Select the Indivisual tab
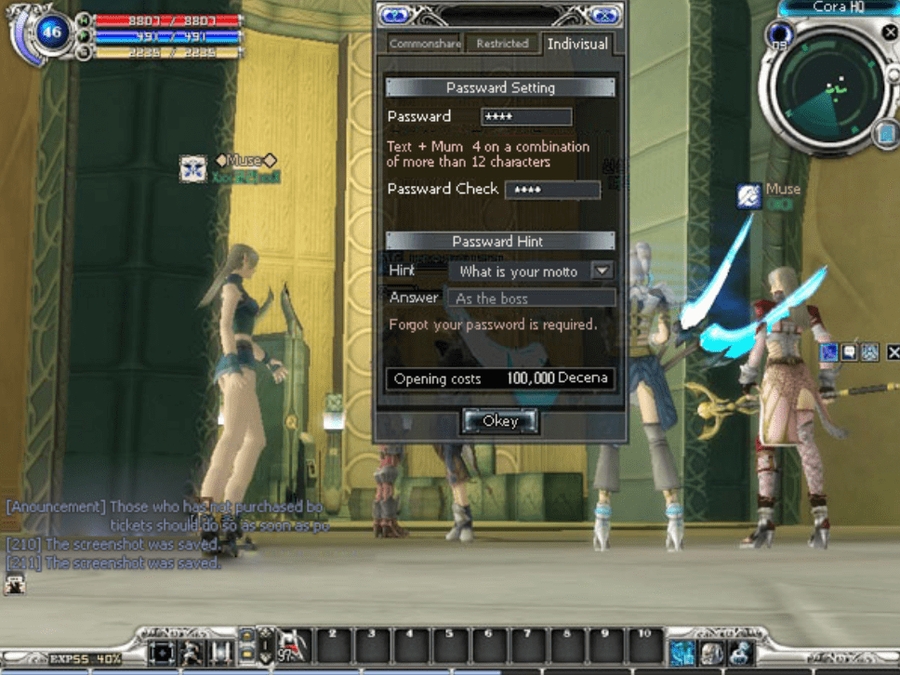This screenshot has height=675, width=900. tap(577, 44)
